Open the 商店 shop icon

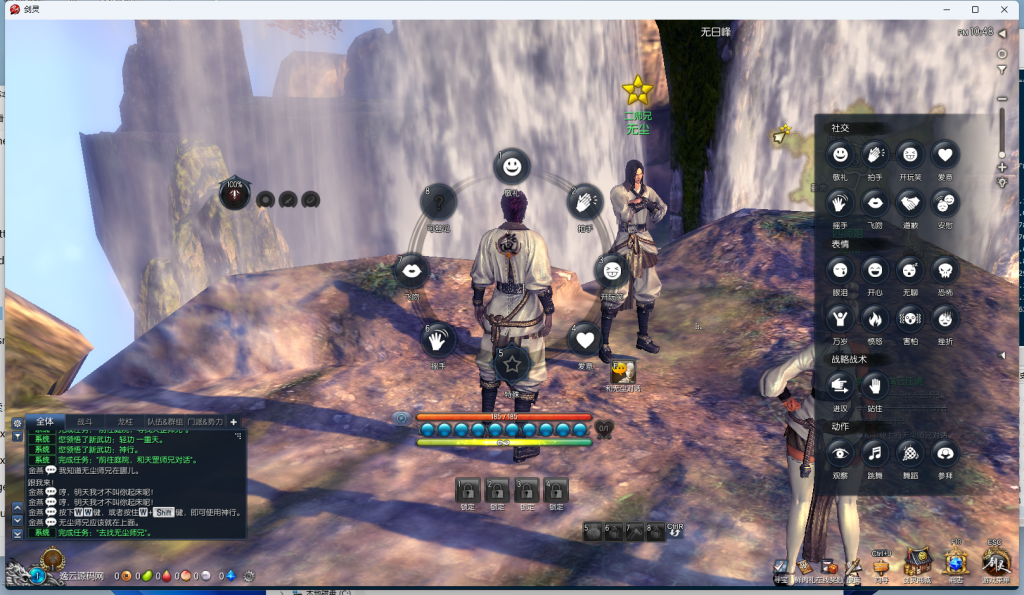pyautogui.click(x=955, y=563)
